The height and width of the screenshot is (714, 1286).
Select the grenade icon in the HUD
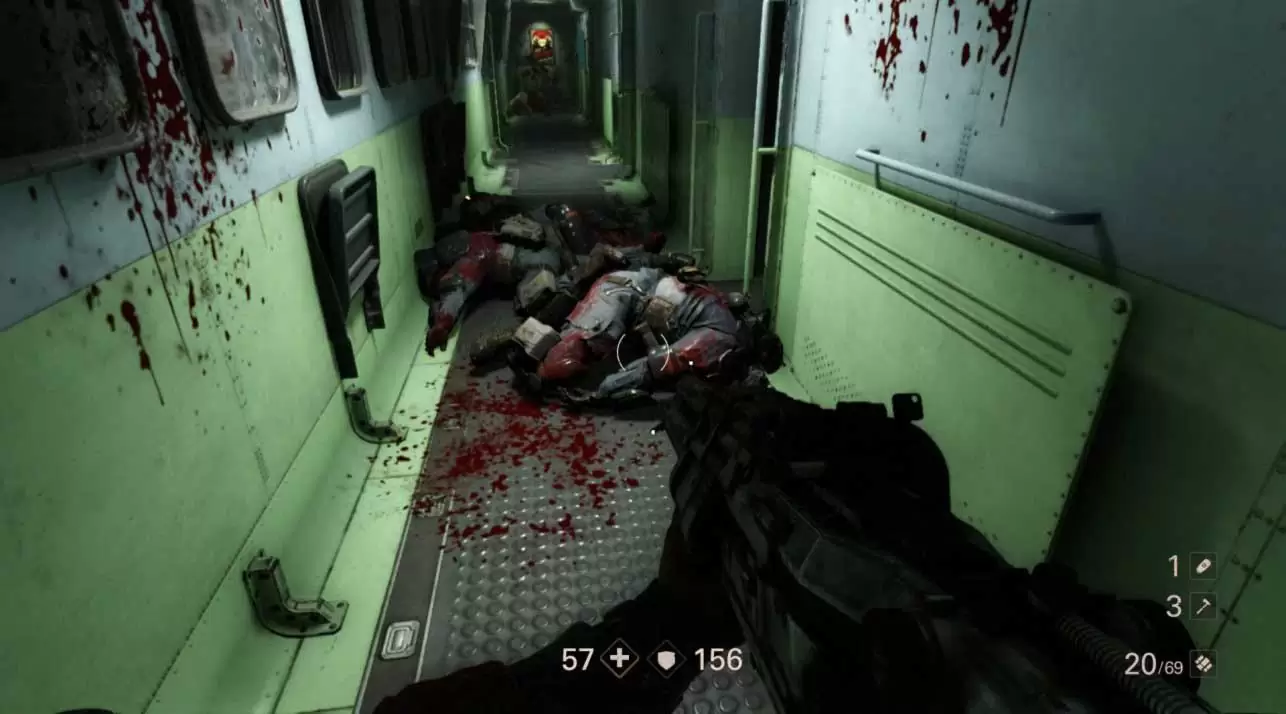(1203, 566)
